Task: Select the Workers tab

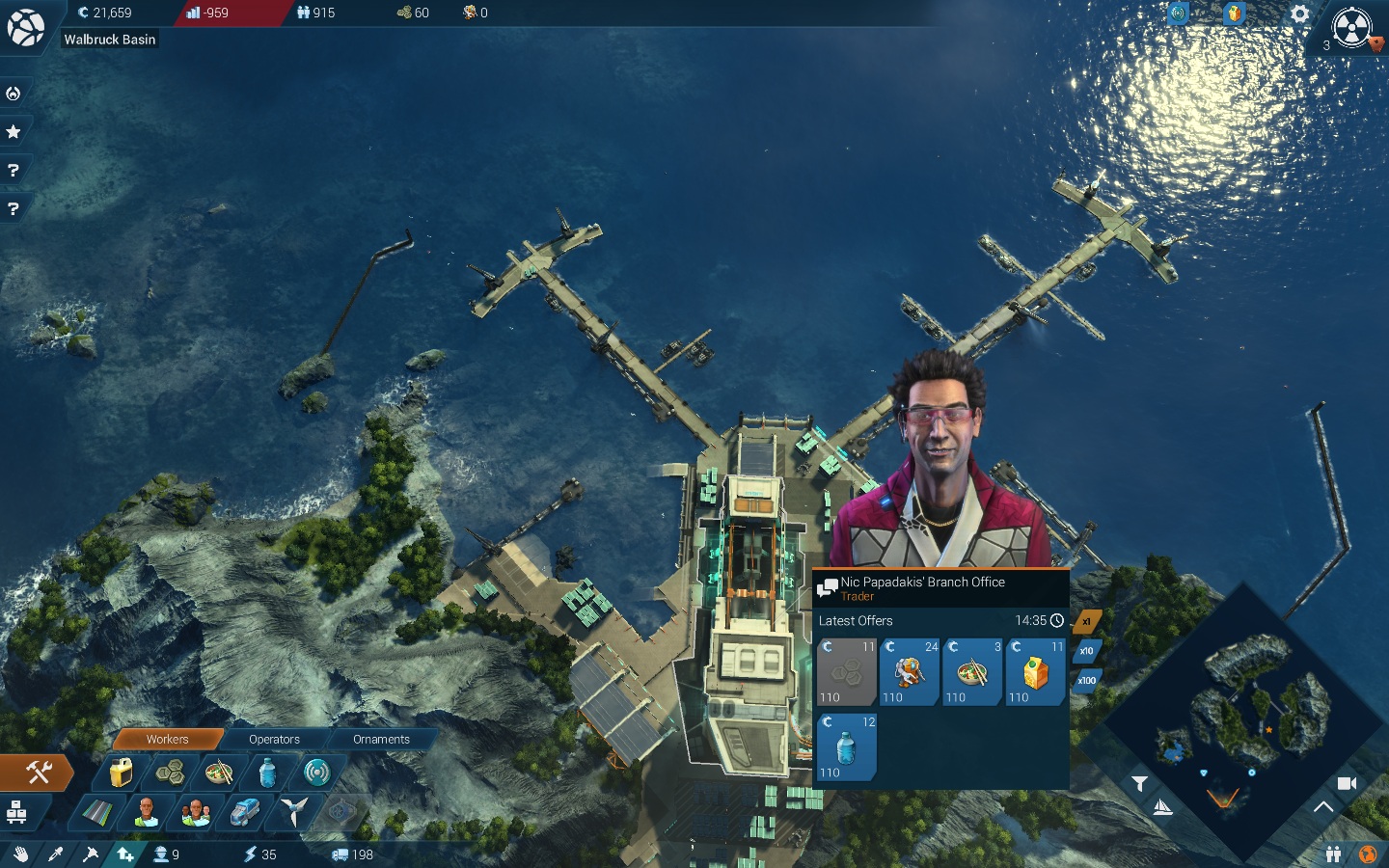Action: tap(167, 740)
